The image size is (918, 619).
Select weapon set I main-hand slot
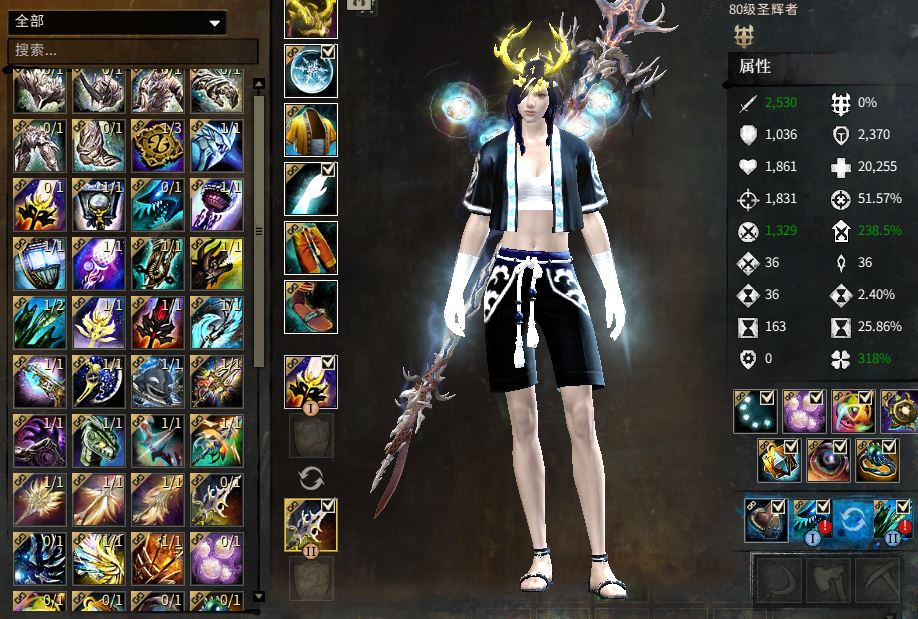pyautogui.click(x=311, y=382)
